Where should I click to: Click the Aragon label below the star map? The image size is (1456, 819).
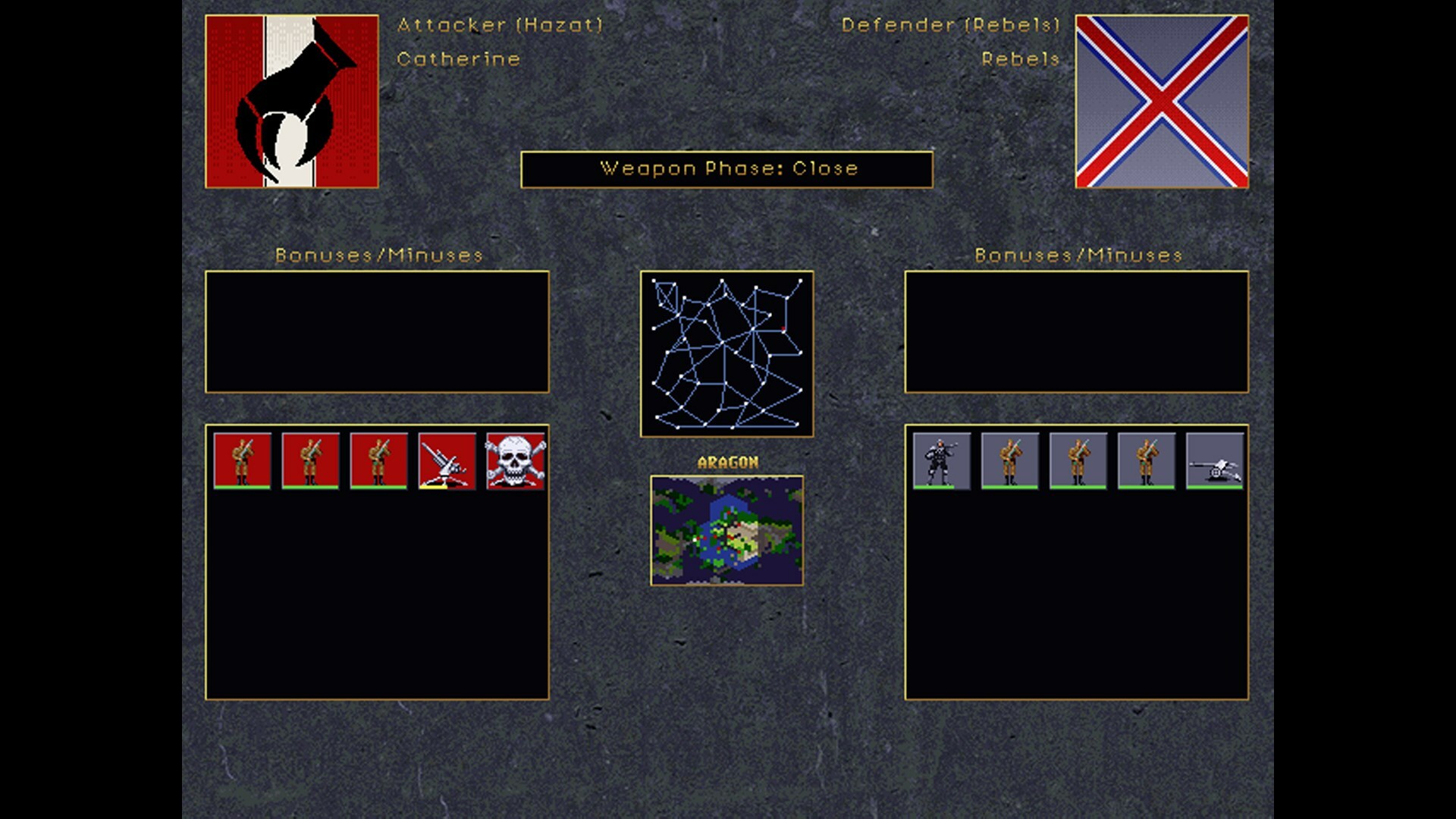click(x=727, y=460)
